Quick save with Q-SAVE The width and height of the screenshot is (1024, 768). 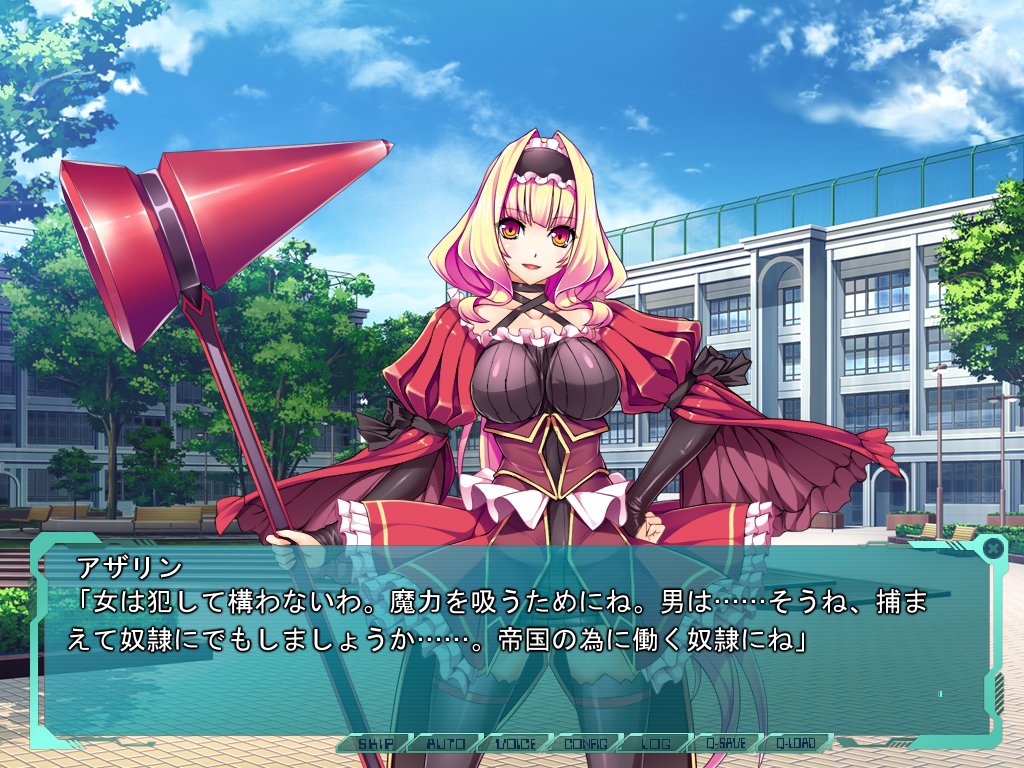723,743
